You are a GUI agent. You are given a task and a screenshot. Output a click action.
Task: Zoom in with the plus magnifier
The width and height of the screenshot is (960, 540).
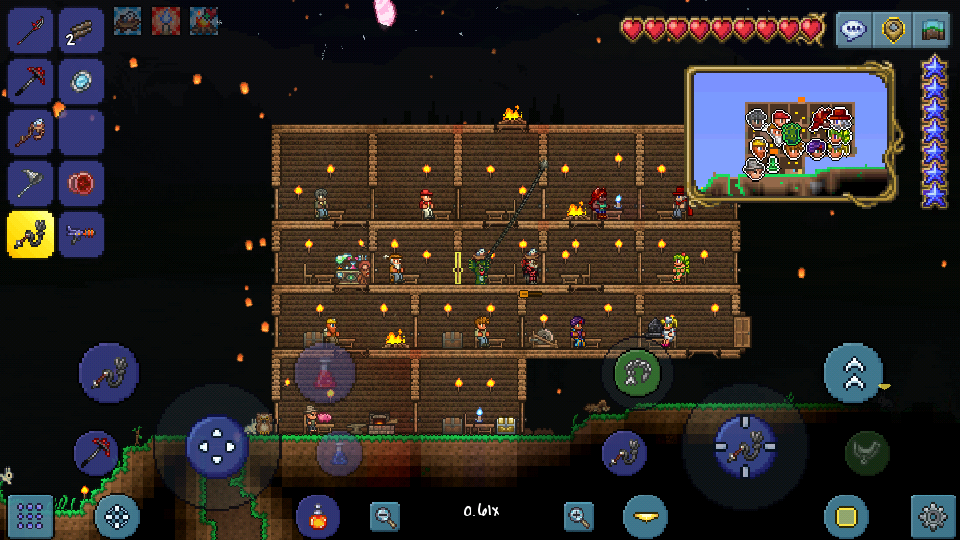[579, 516]
